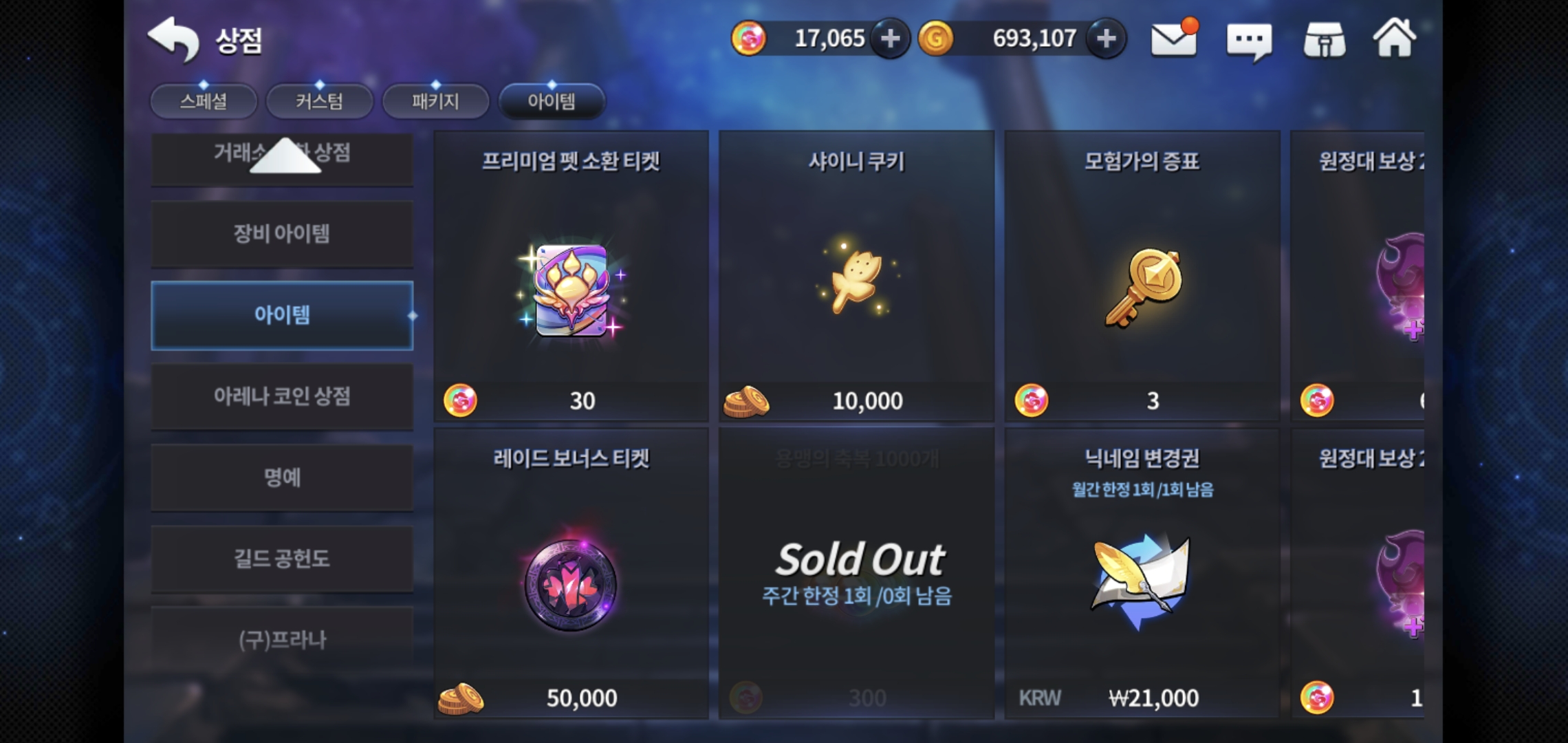Click the 닉네임 변경권 quill item icon
1568x743 pixels.
coord(1142,578)
